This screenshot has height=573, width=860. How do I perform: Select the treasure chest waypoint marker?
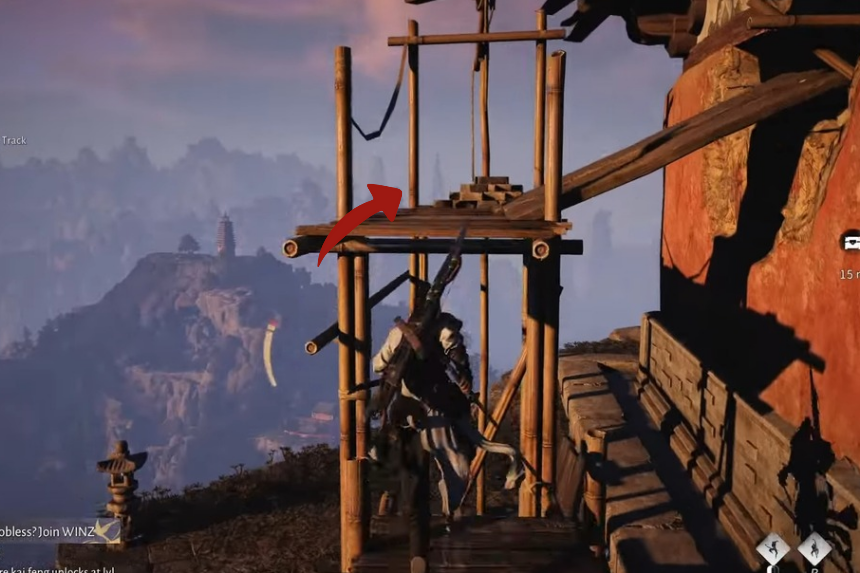[851, 243]
